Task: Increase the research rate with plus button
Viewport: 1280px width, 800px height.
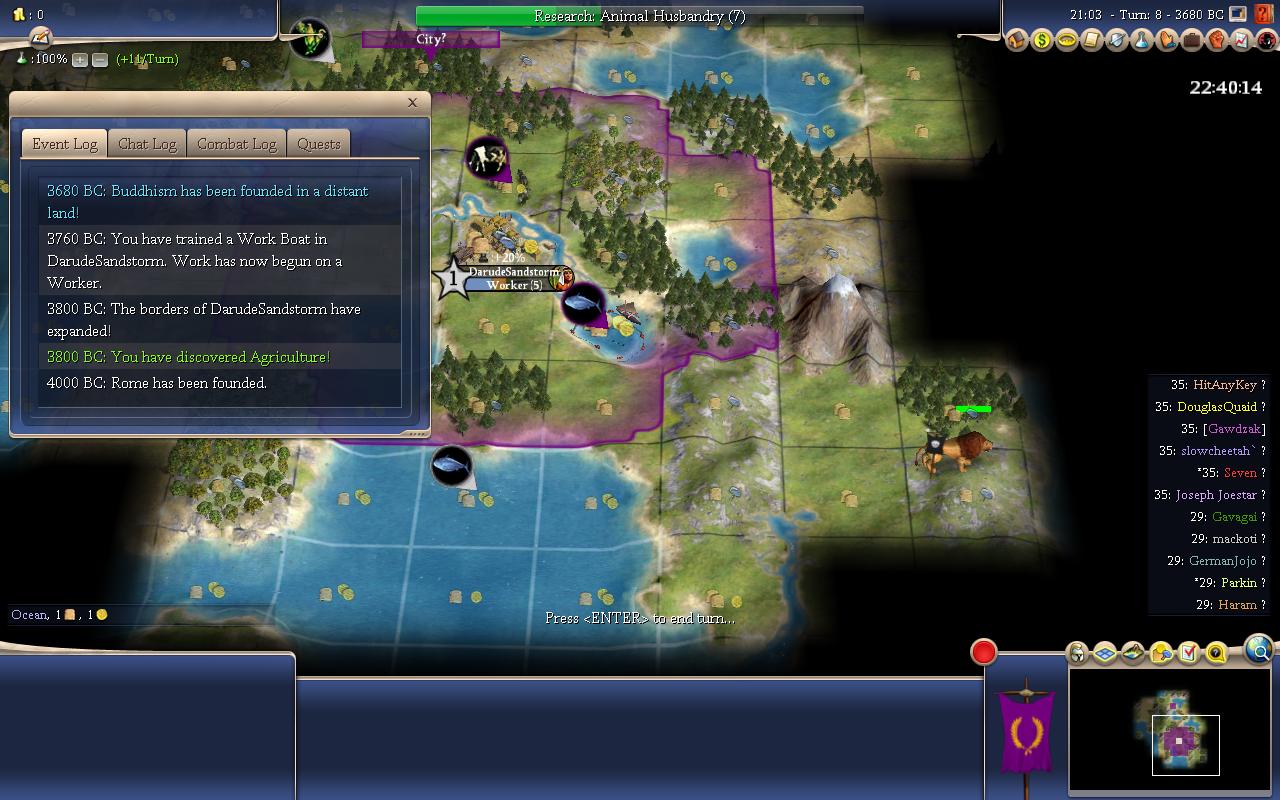Action: pyautogui.click(x=80, y=60)
